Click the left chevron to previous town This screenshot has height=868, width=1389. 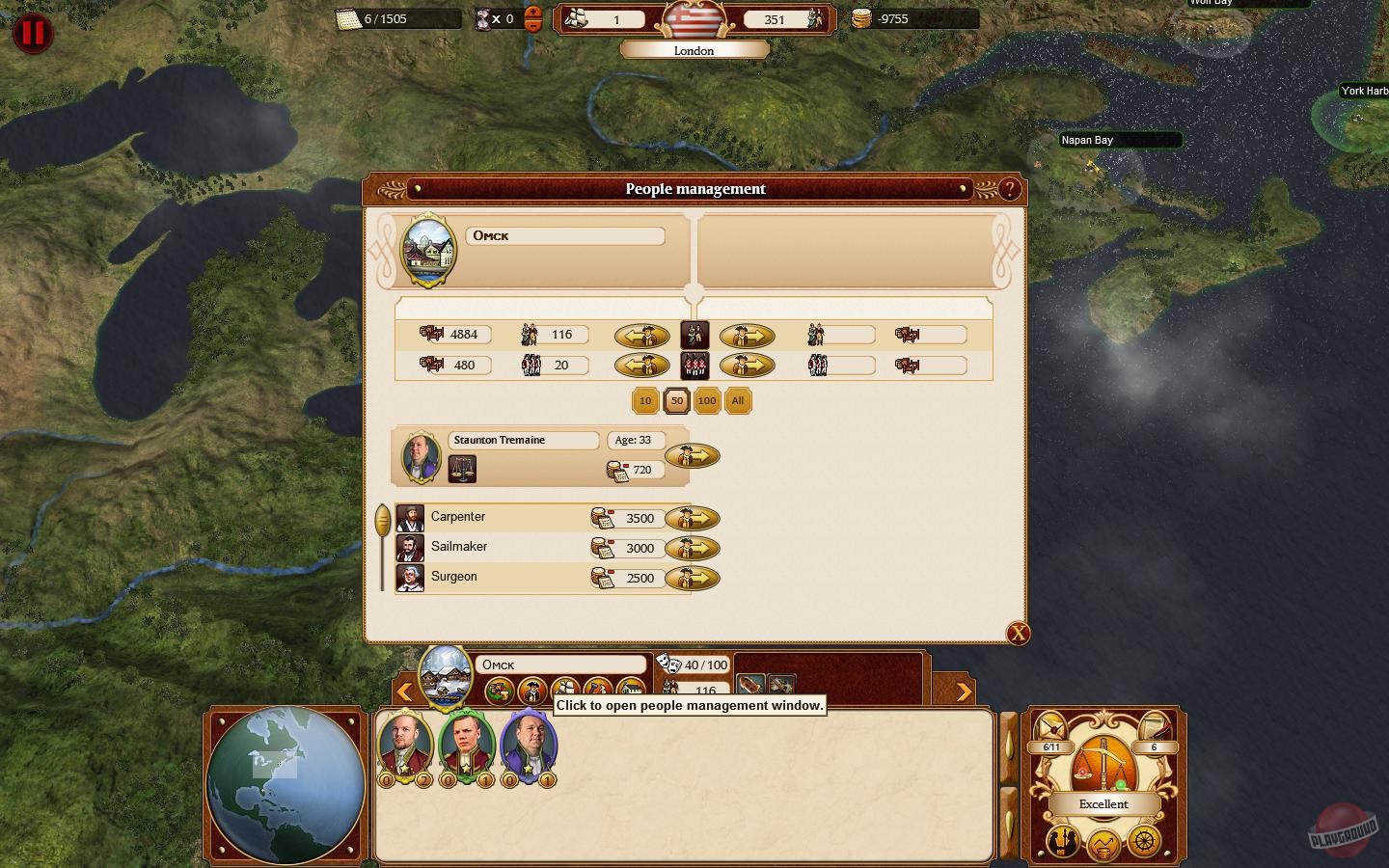(404, 692)
